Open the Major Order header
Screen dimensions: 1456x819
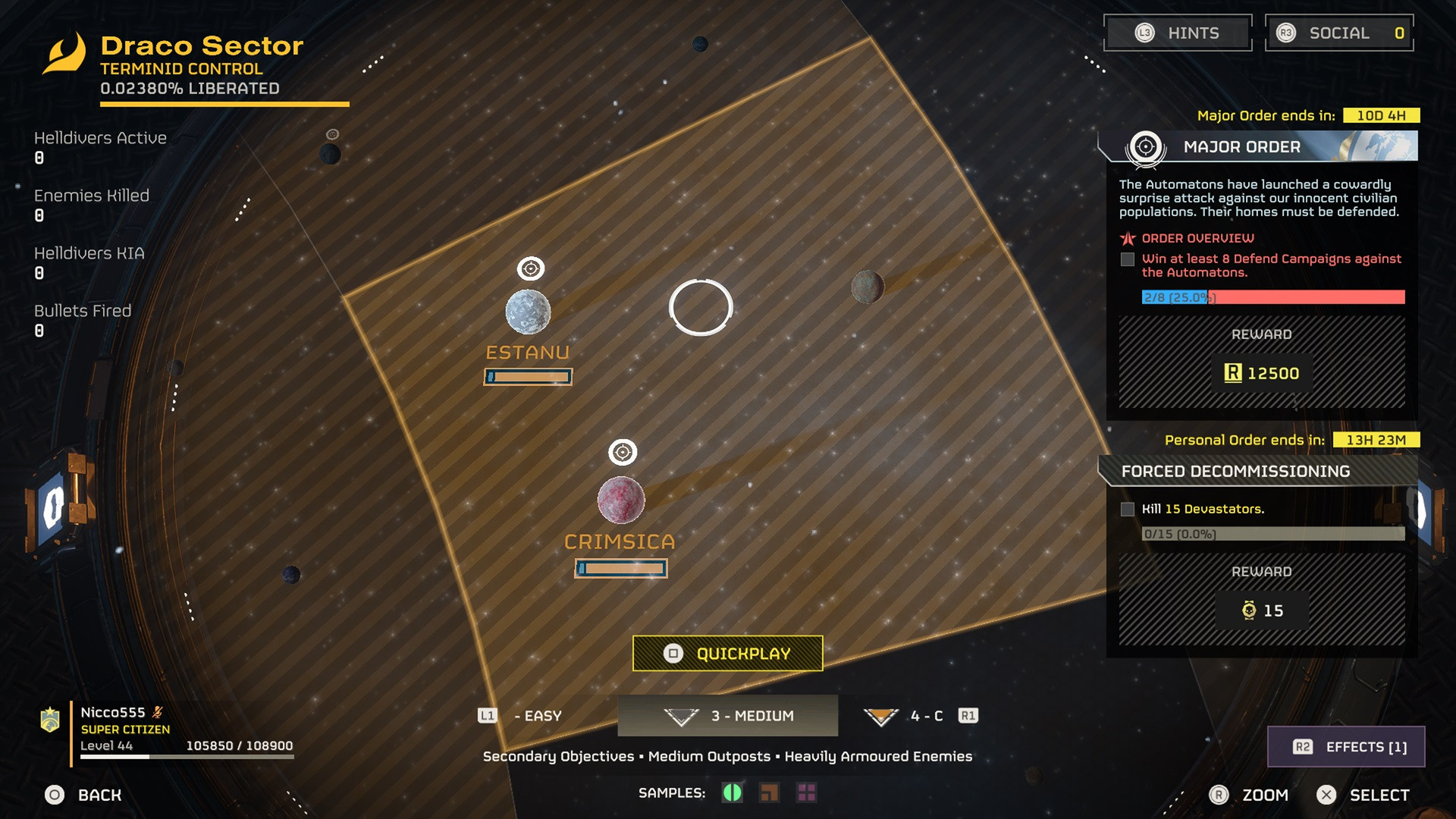(x=1259, y=146)
